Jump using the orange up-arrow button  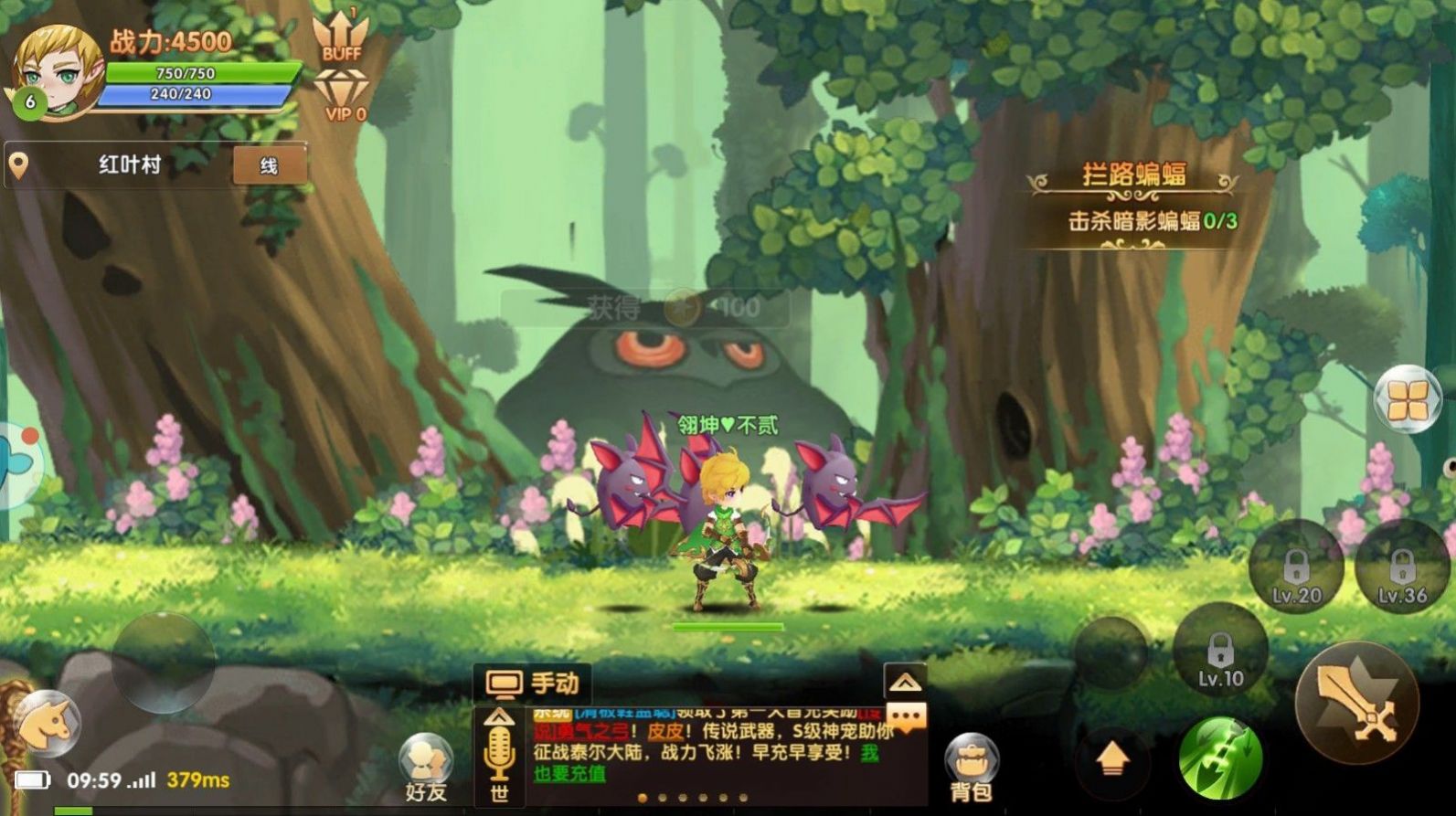coord(1112,758)
